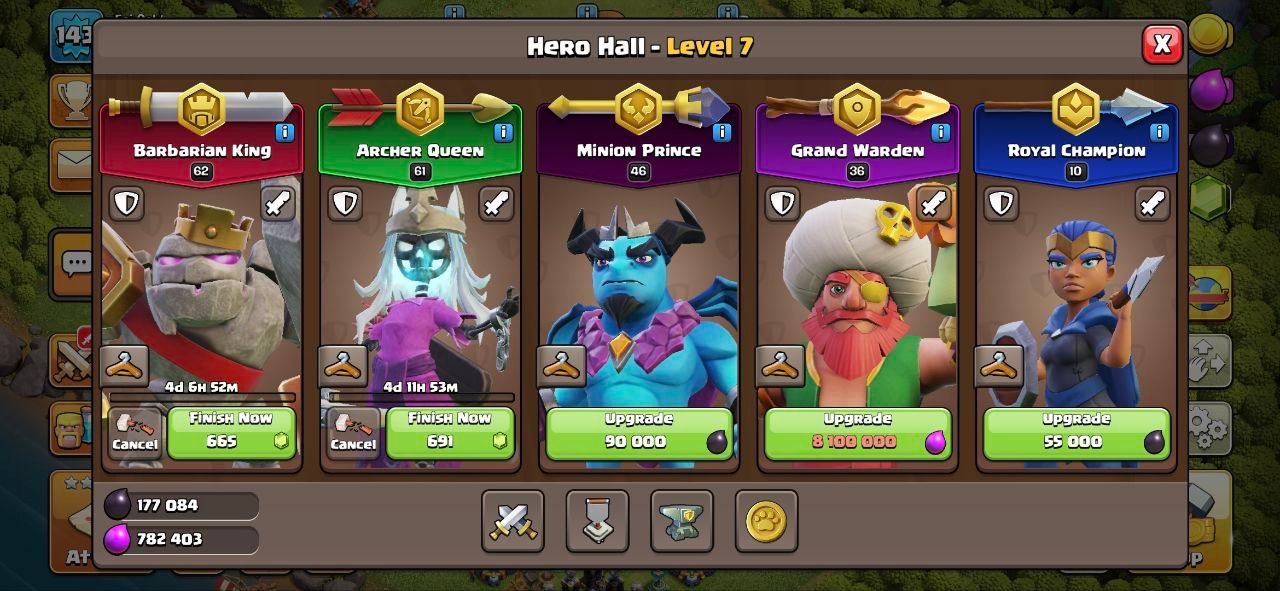Open Royal Champion info

click(1159, 132)
